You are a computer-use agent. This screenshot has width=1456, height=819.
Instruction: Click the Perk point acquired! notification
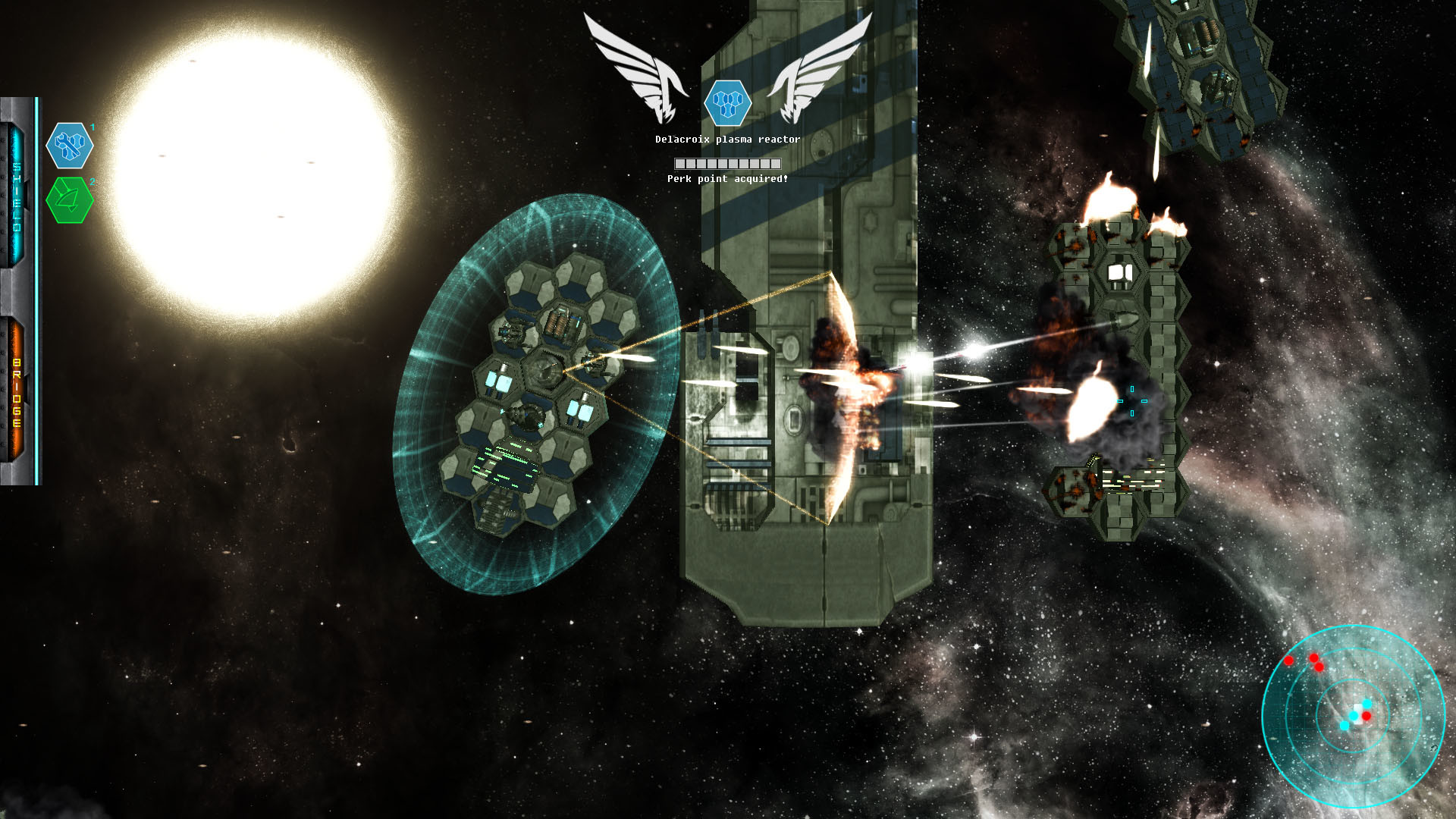729,180
